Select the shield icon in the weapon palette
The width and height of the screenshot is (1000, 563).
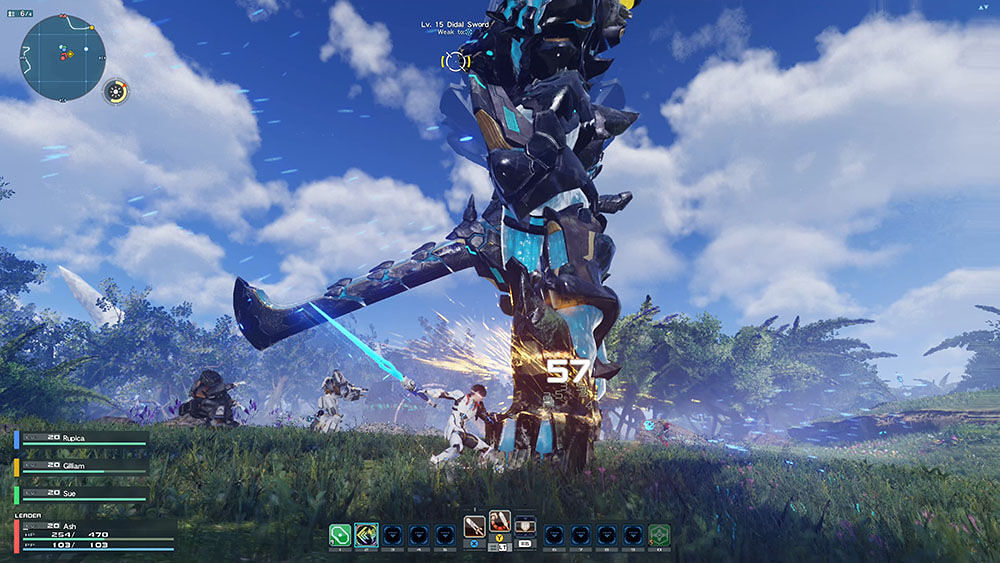tap(525, 524)
